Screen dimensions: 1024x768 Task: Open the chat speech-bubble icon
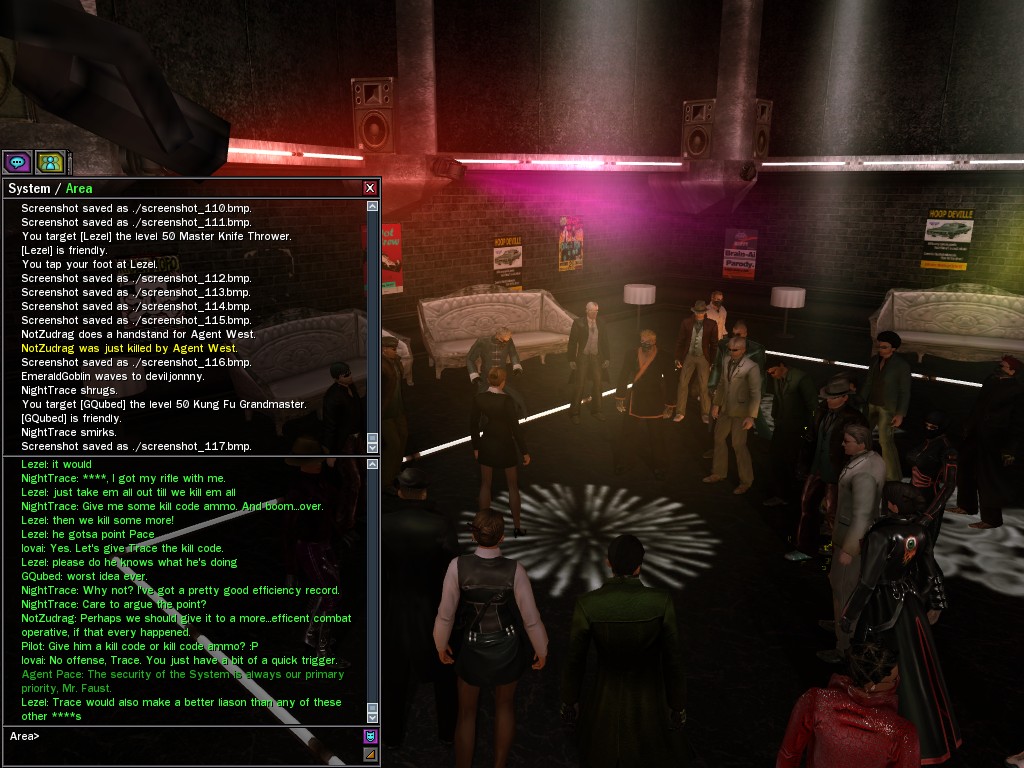pyautogui.click(x=17, y=161)
